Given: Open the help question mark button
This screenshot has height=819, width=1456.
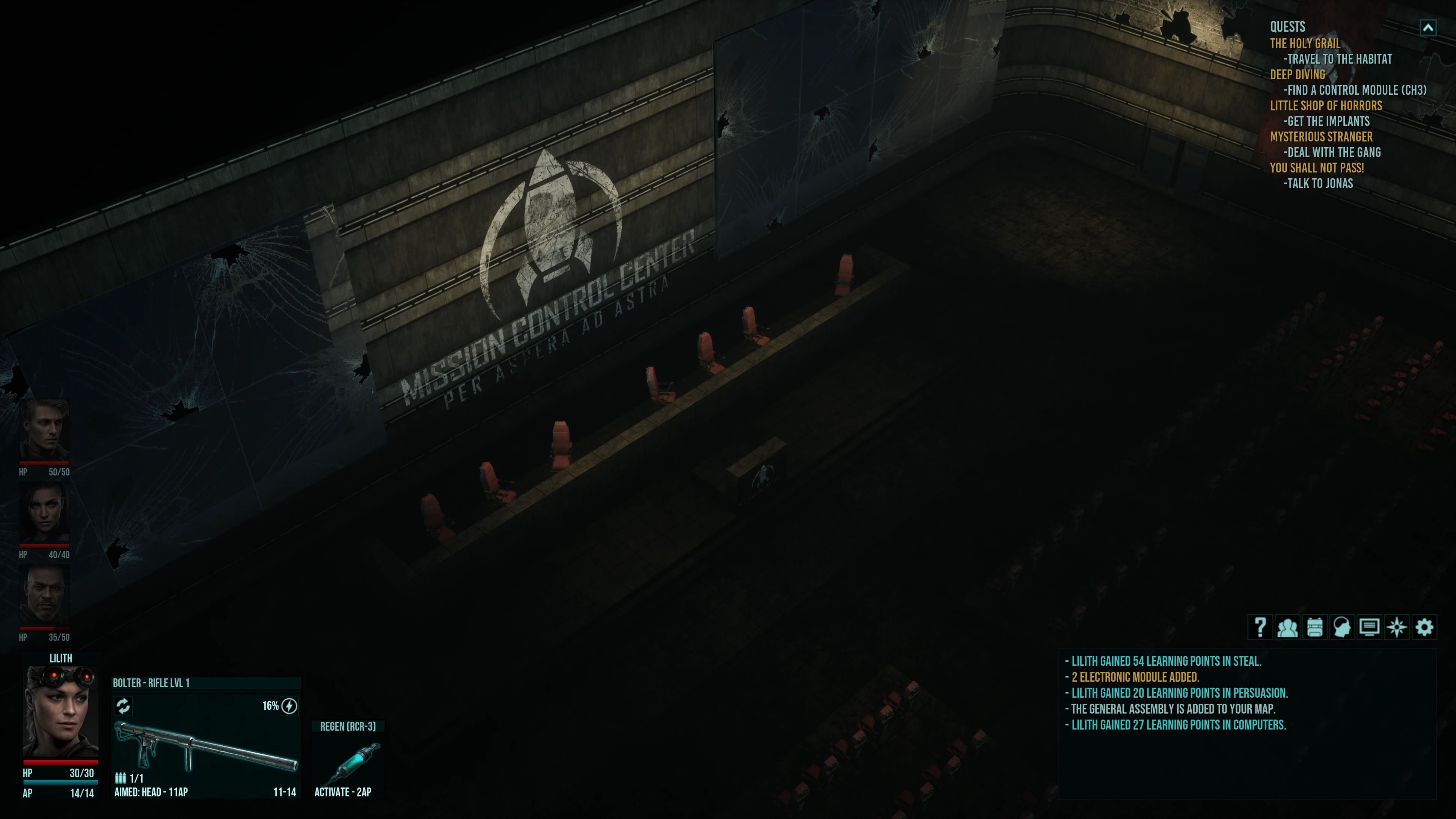Looking at the screenshot, I should pyautogui.click(x=1260, y=627).
